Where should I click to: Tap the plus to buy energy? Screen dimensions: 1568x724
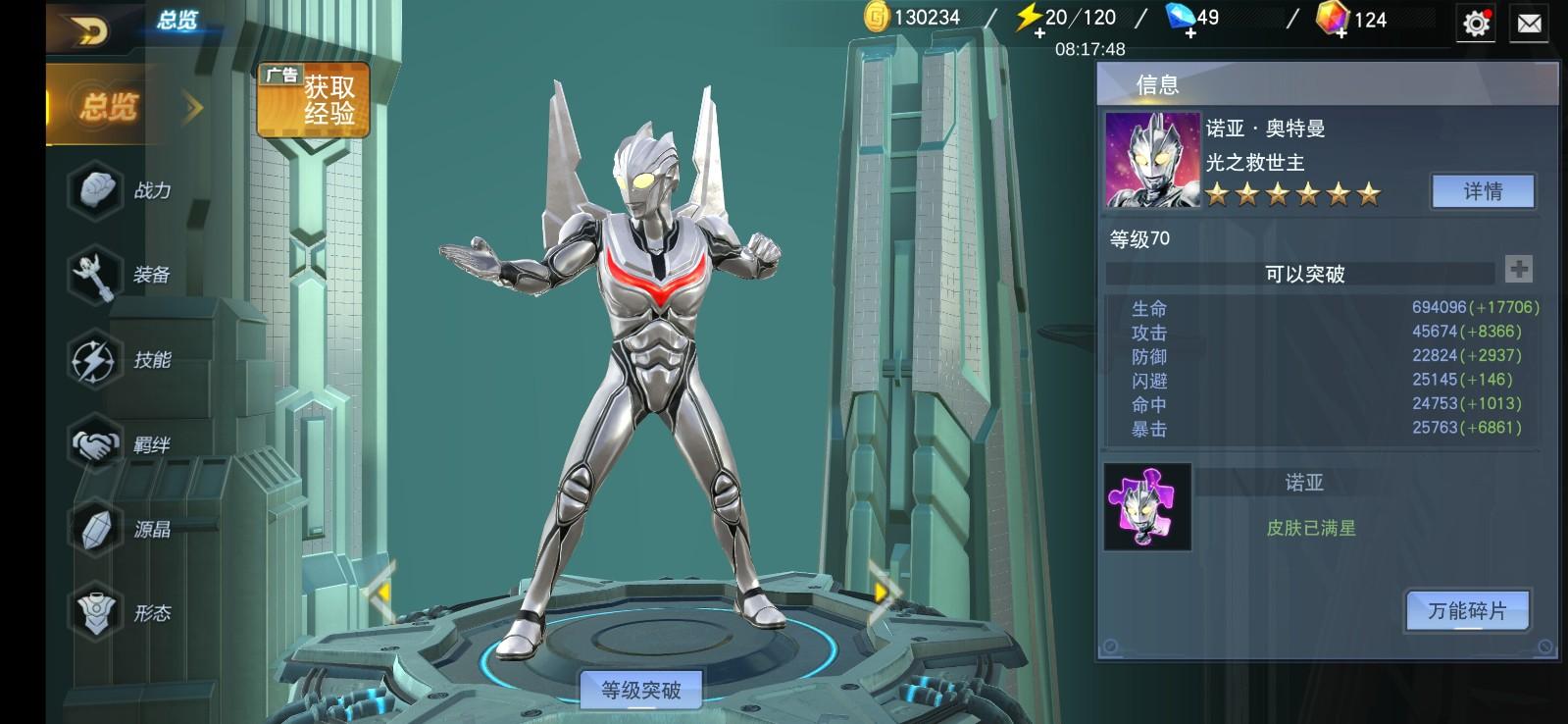pyautogui.click(x=1039, y=32)
